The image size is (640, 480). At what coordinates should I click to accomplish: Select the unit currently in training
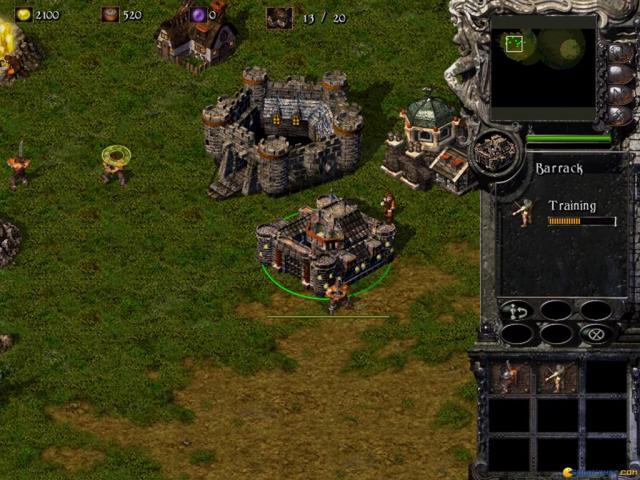coord(522,211)
